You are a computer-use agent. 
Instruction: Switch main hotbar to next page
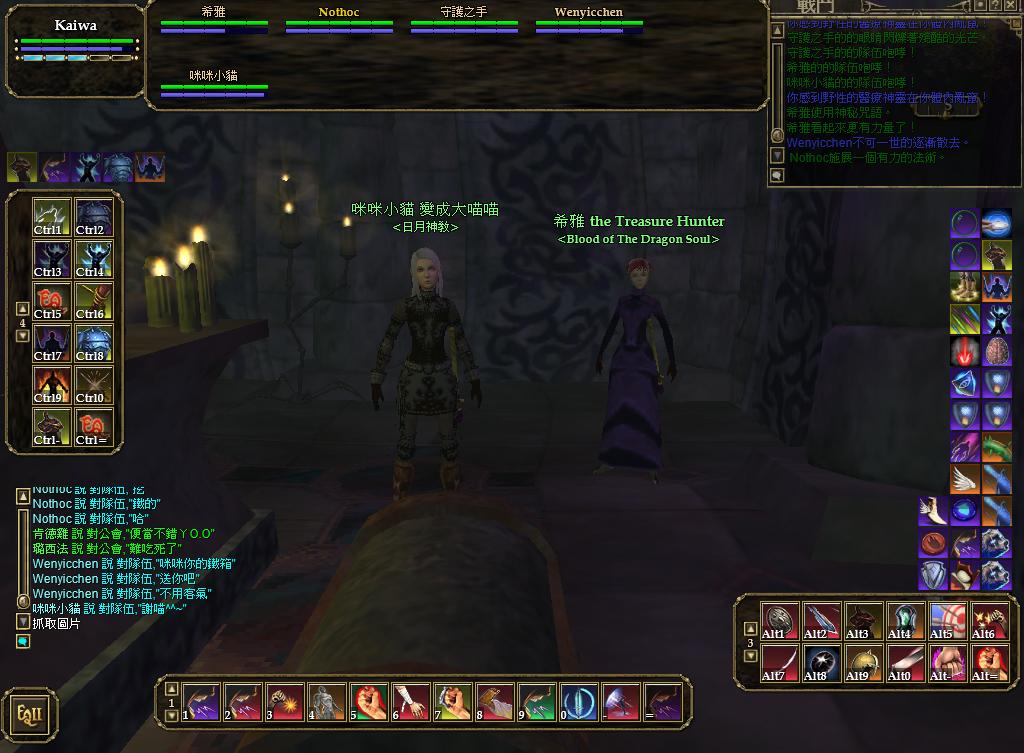[171, 717]
